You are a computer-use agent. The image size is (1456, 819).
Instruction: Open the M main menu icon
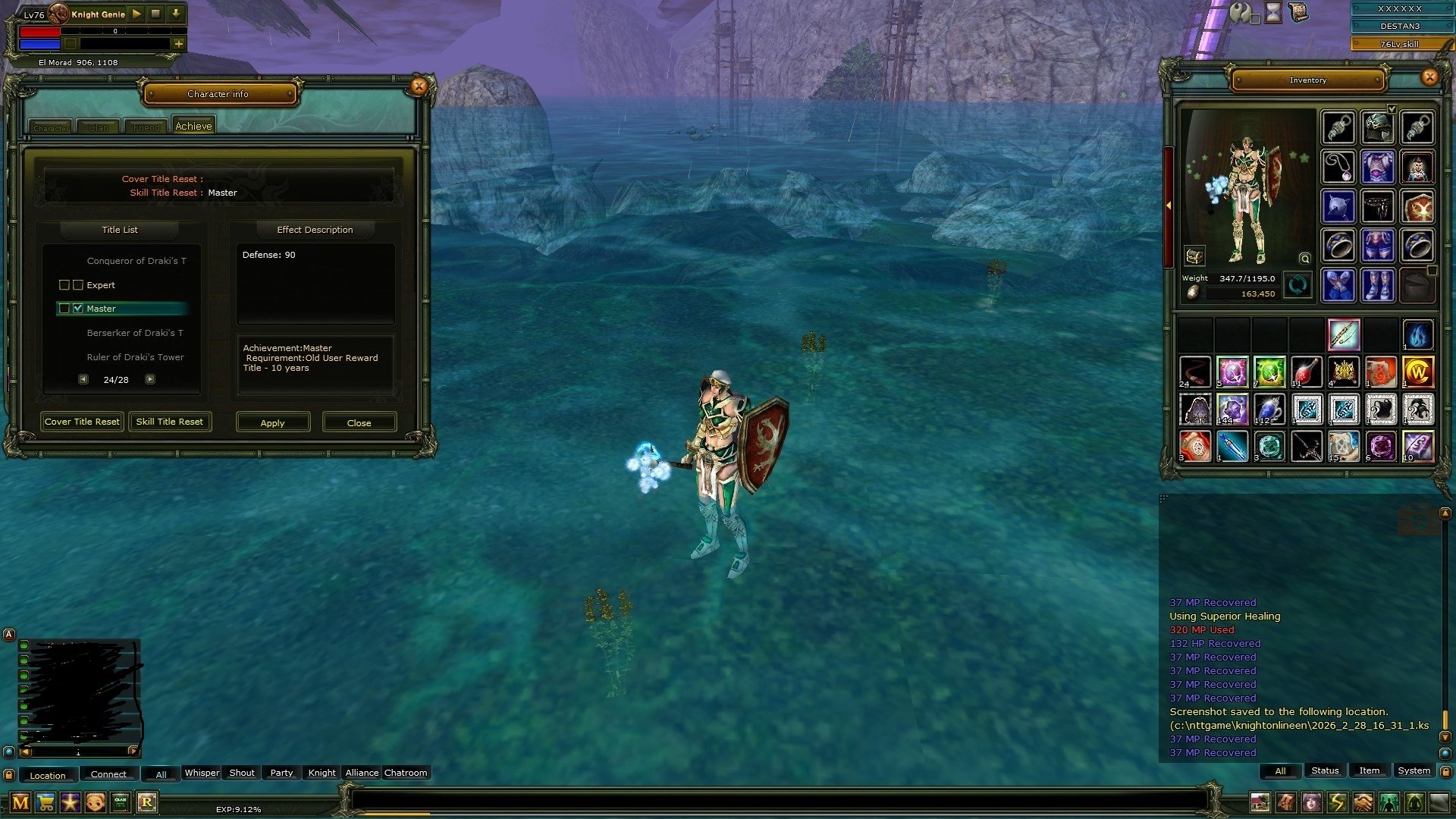click(x=21, y=802)
